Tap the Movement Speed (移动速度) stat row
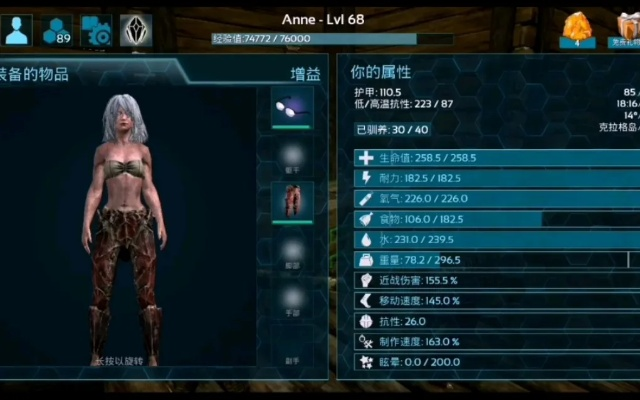The height and width of the screenshot is (400, 640). 492,300
